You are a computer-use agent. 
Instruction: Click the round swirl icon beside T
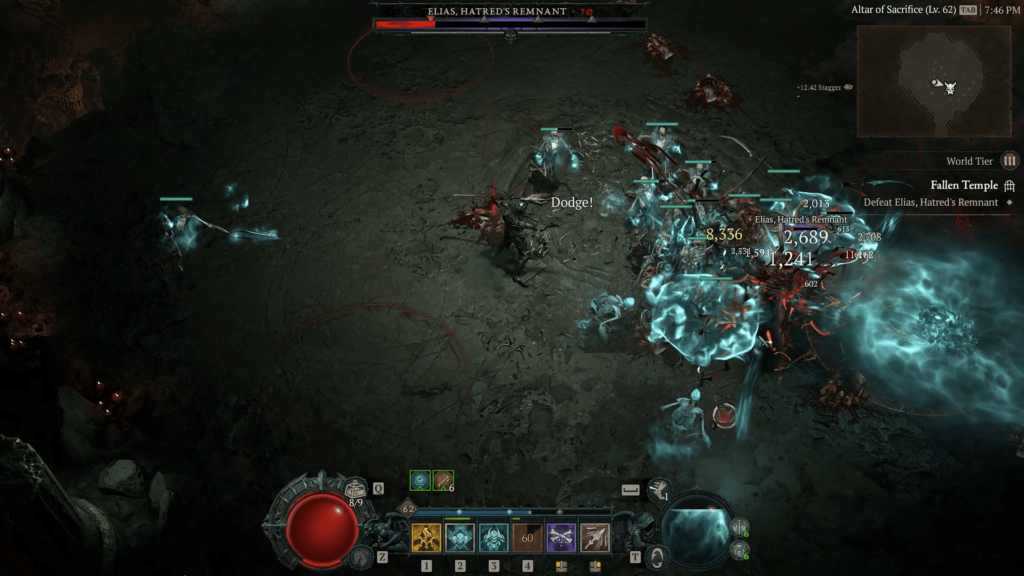click(x=656, y=556)
